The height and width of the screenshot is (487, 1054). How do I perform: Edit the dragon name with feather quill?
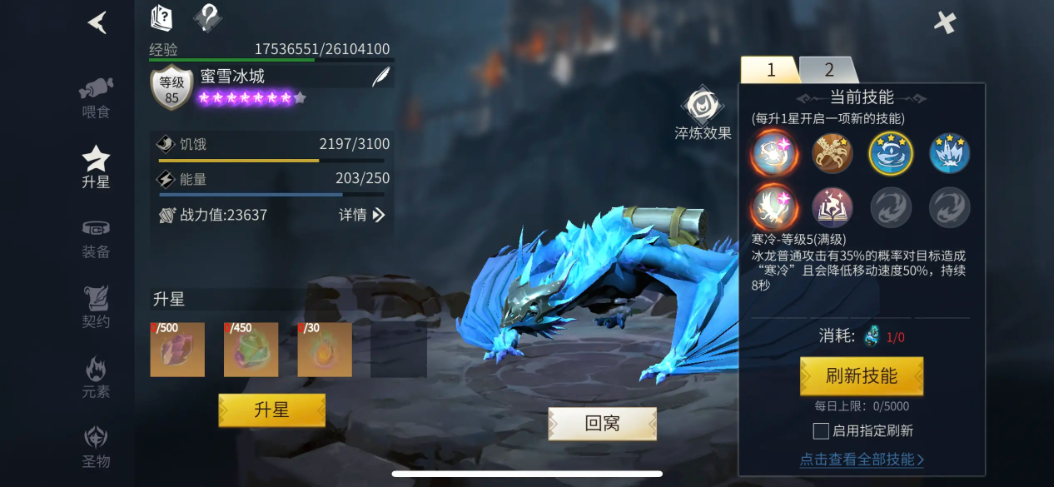(380, 76)
